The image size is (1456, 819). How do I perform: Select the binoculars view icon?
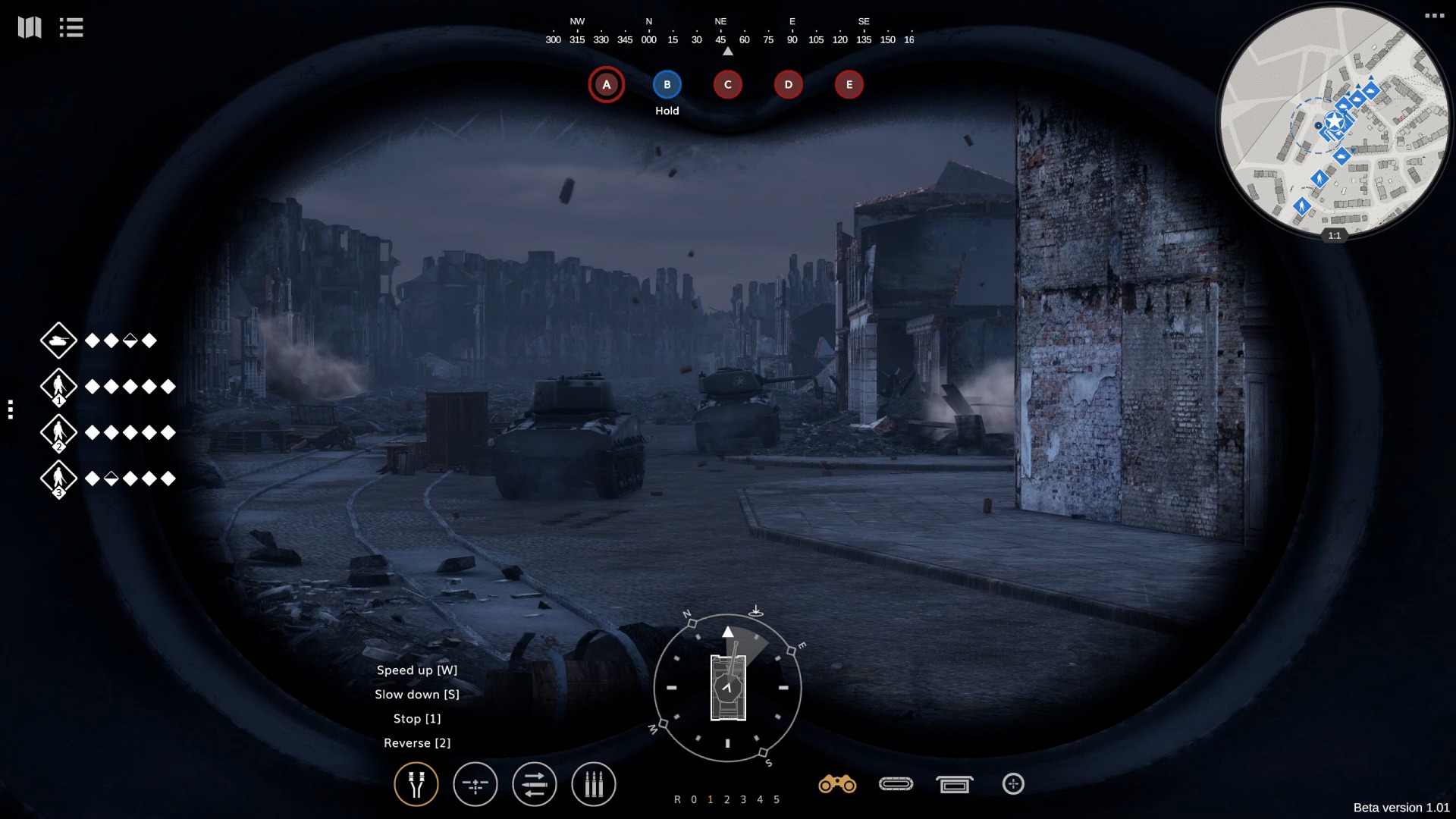838,784
